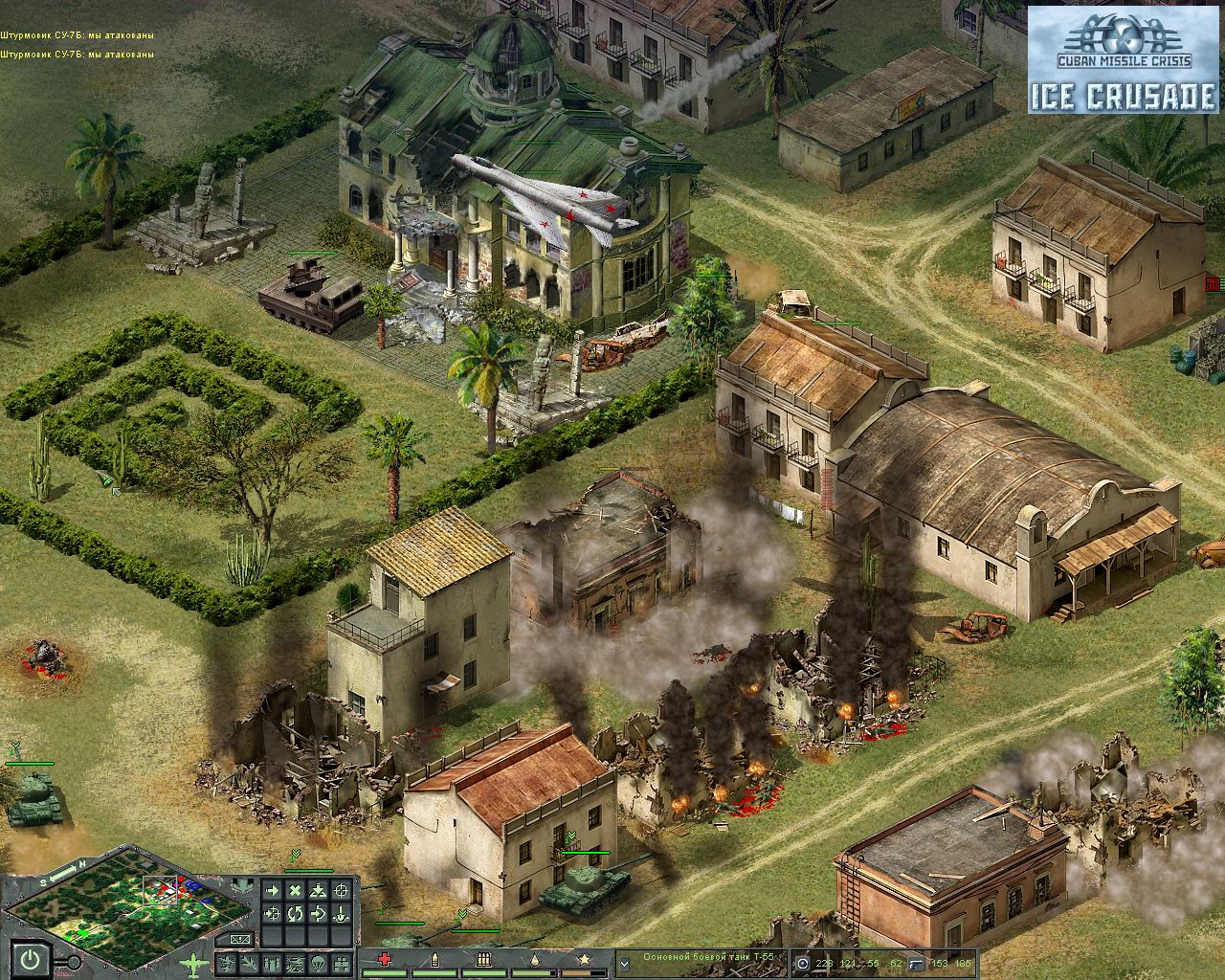Toggle the unload/disembark order icon

(x=339, y=911)
